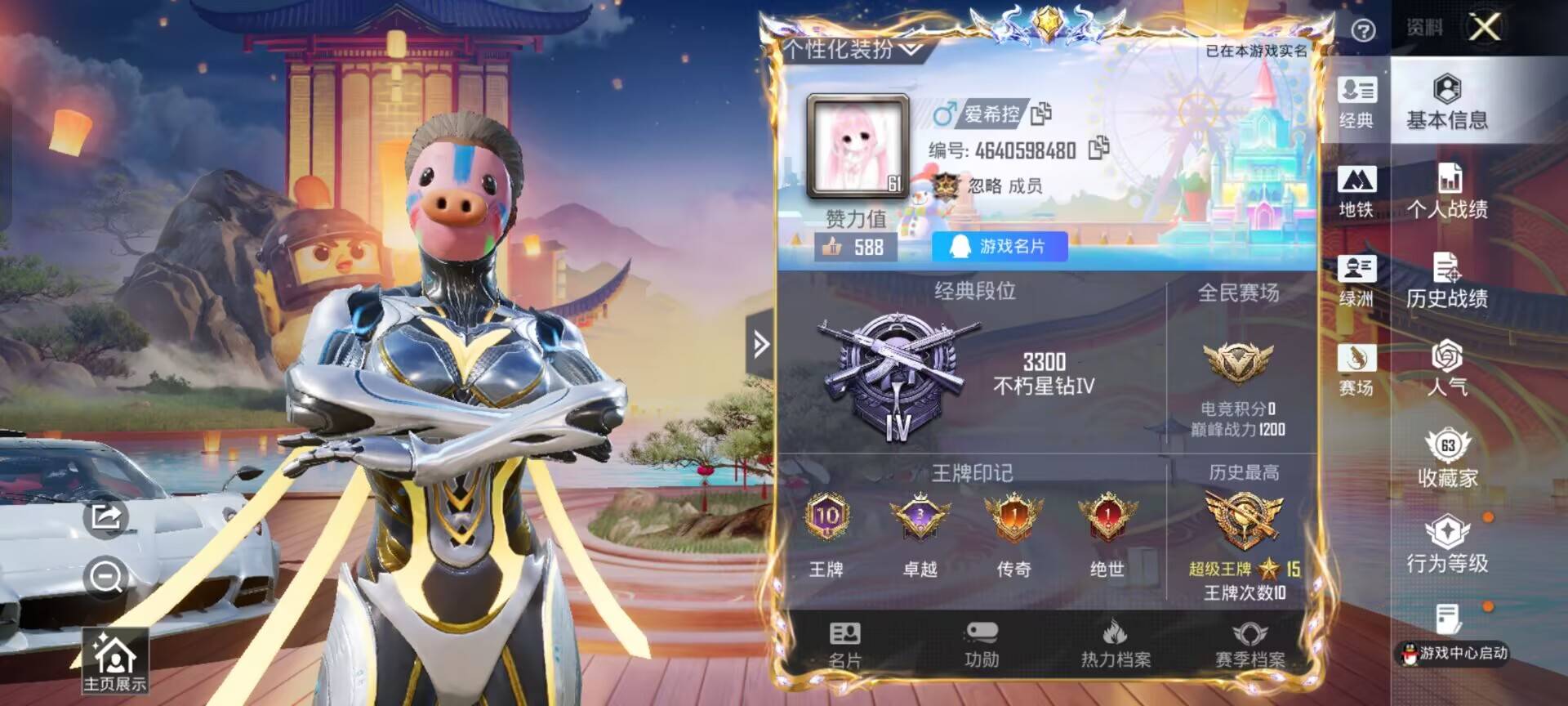Open the 功勋 merit section
The image size is (1568, 706).
981,645
